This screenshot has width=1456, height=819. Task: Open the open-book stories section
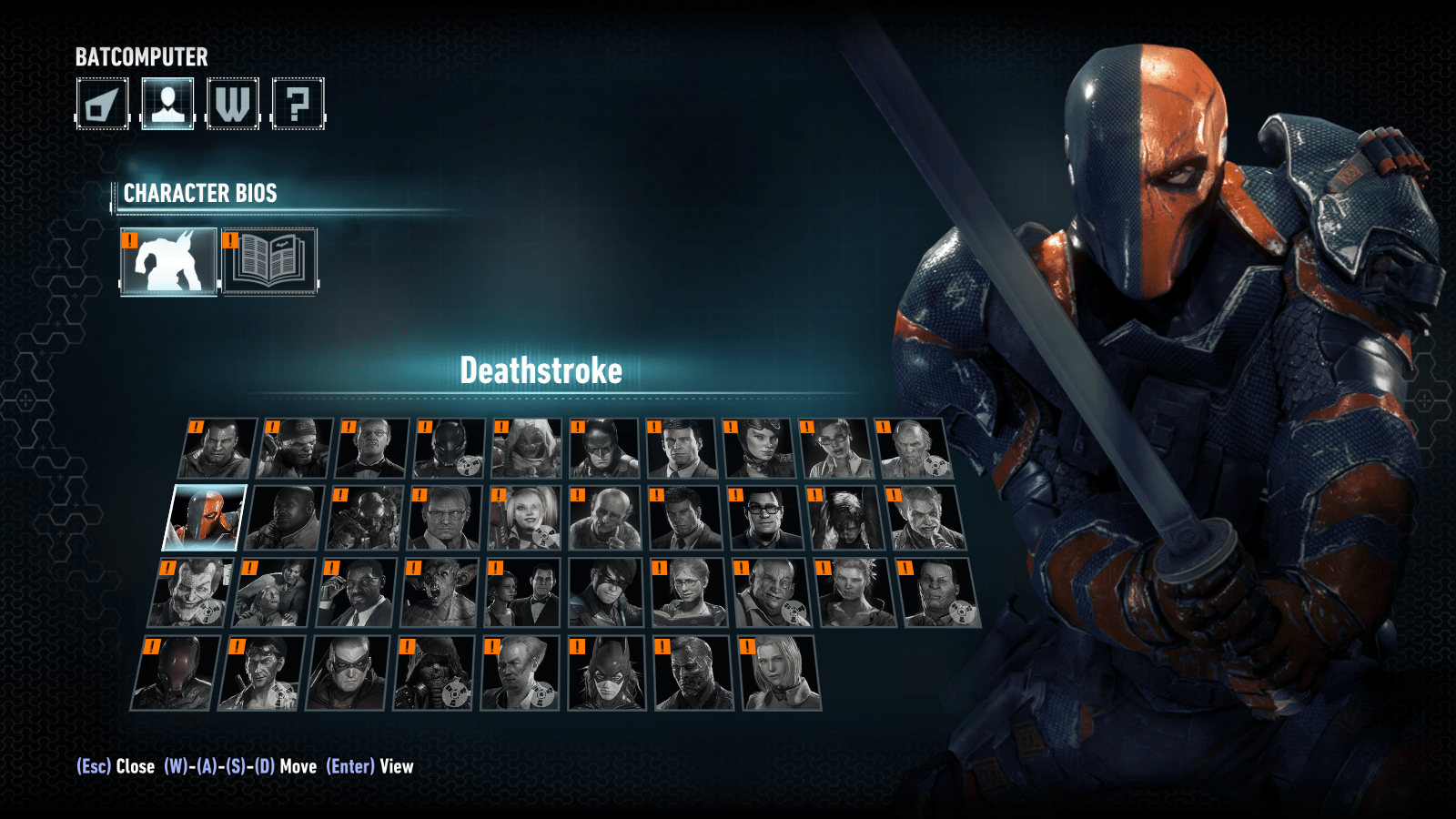pyautogui.click(x=269, y=261)
